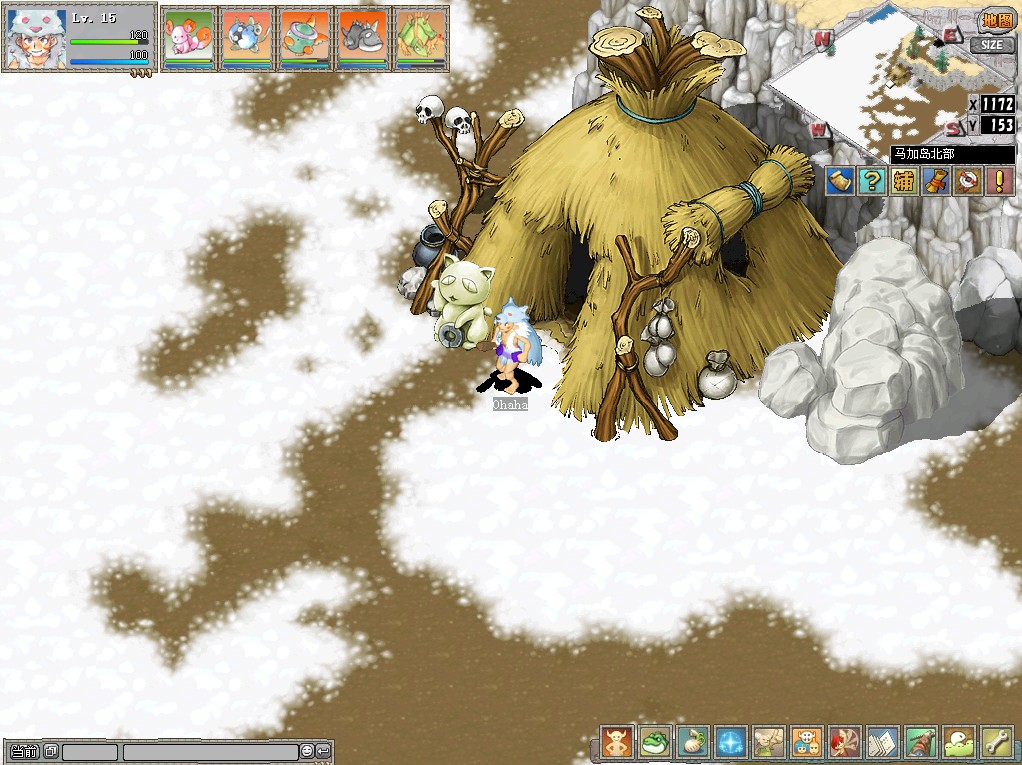This screenshot has height=765, width=1022.
Task: Open the yellow question mark help icon
Action: [x=873, y=181]
